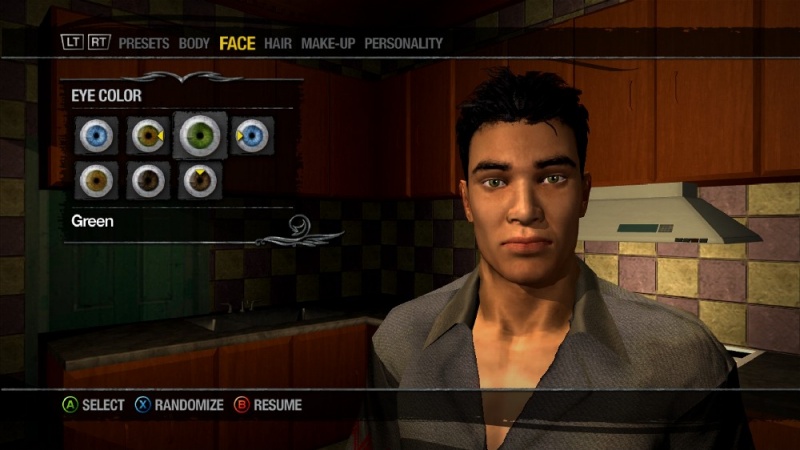Screen dimensions: 800x450
Task: Select the dark brown eye without a marker
Action: 148,180
